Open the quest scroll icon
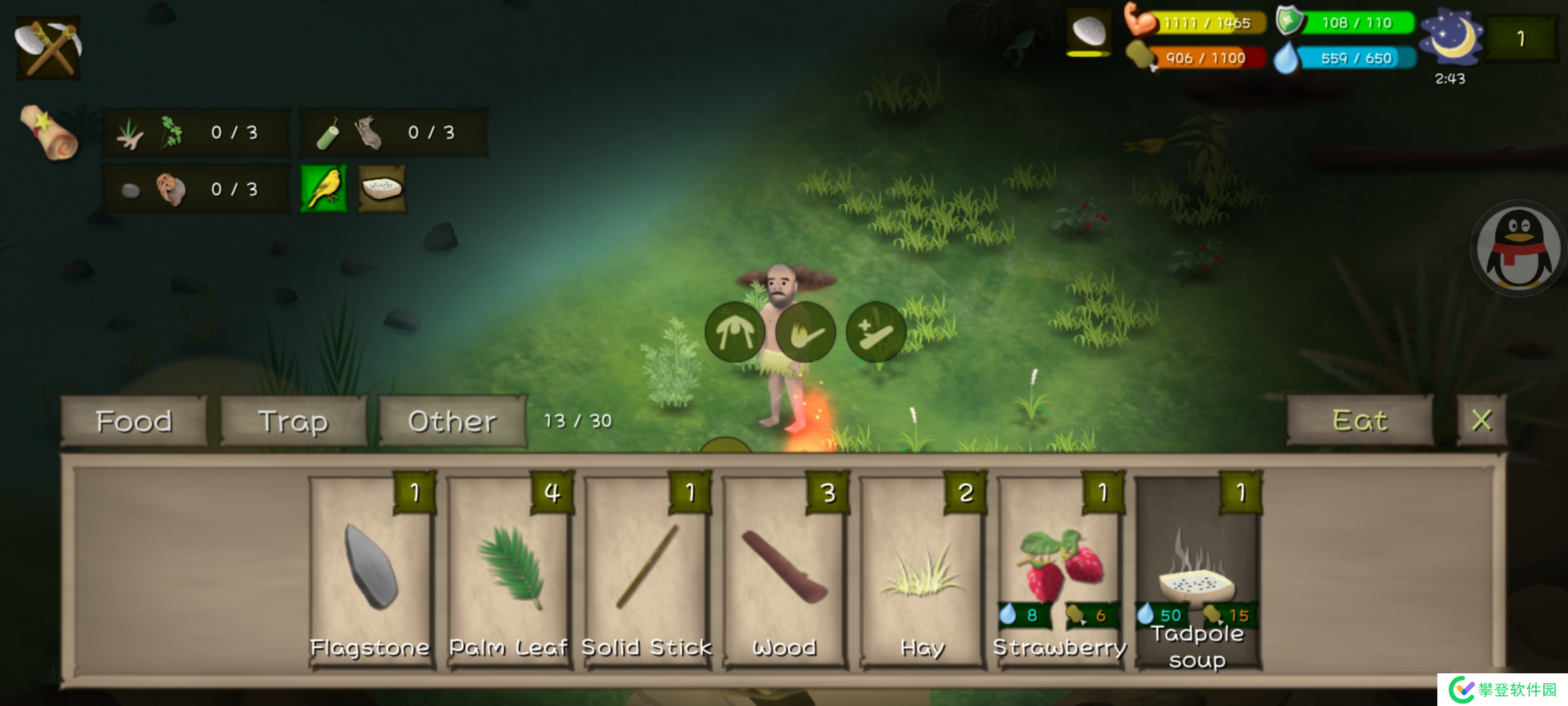 pyautogui.click(x=49, y=133)
